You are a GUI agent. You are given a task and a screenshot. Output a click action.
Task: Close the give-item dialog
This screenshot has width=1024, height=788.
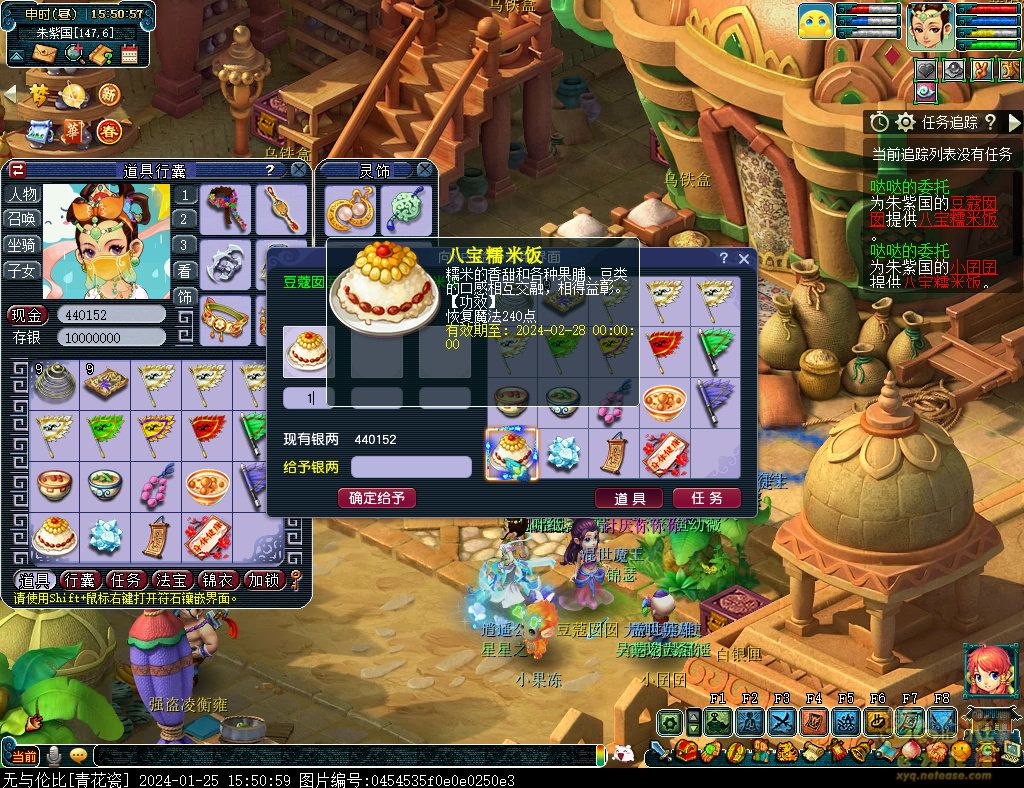point(743,258)
